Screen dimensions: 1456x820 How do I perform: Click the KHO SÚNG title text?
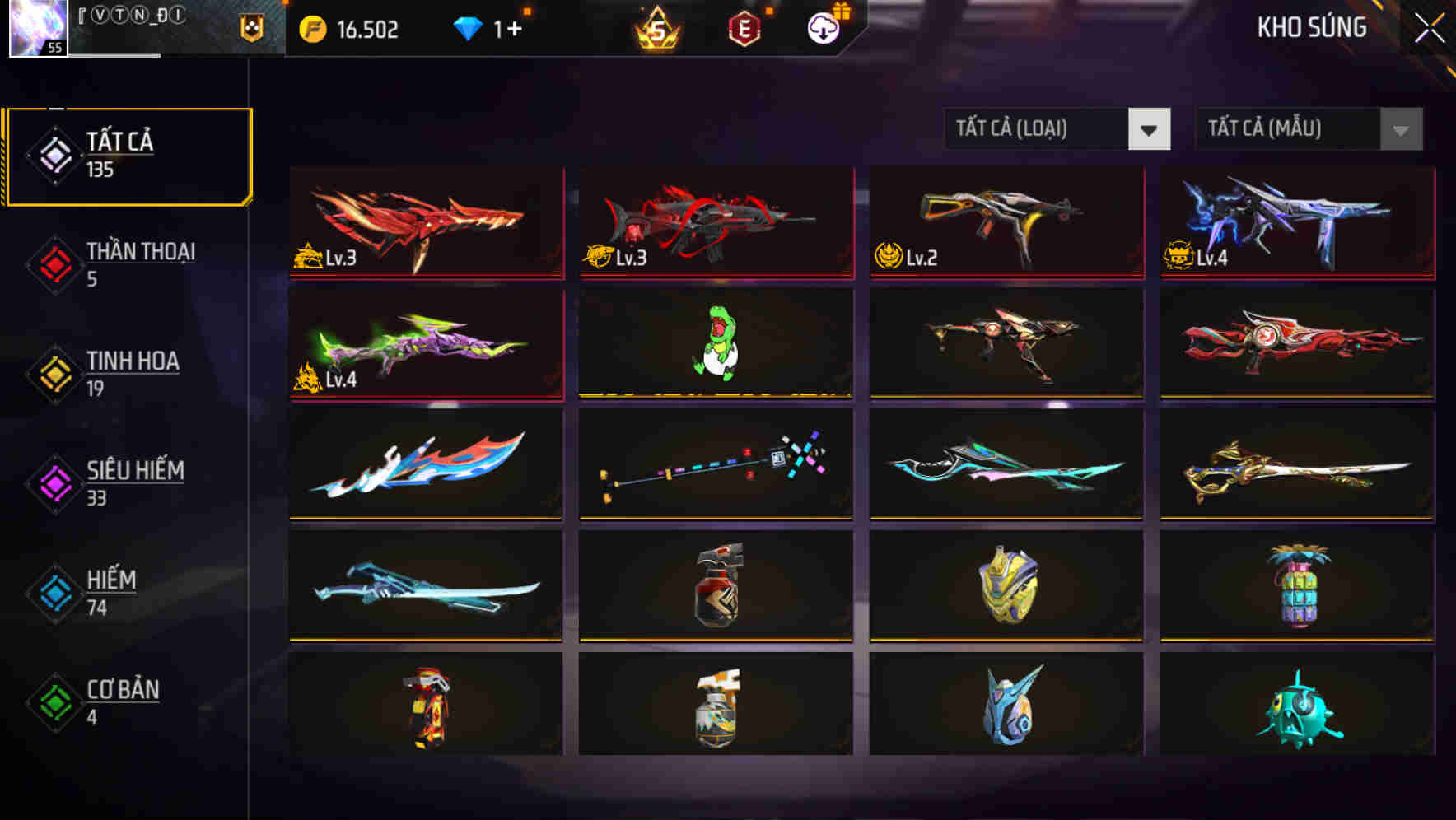tap(1312, 27)
